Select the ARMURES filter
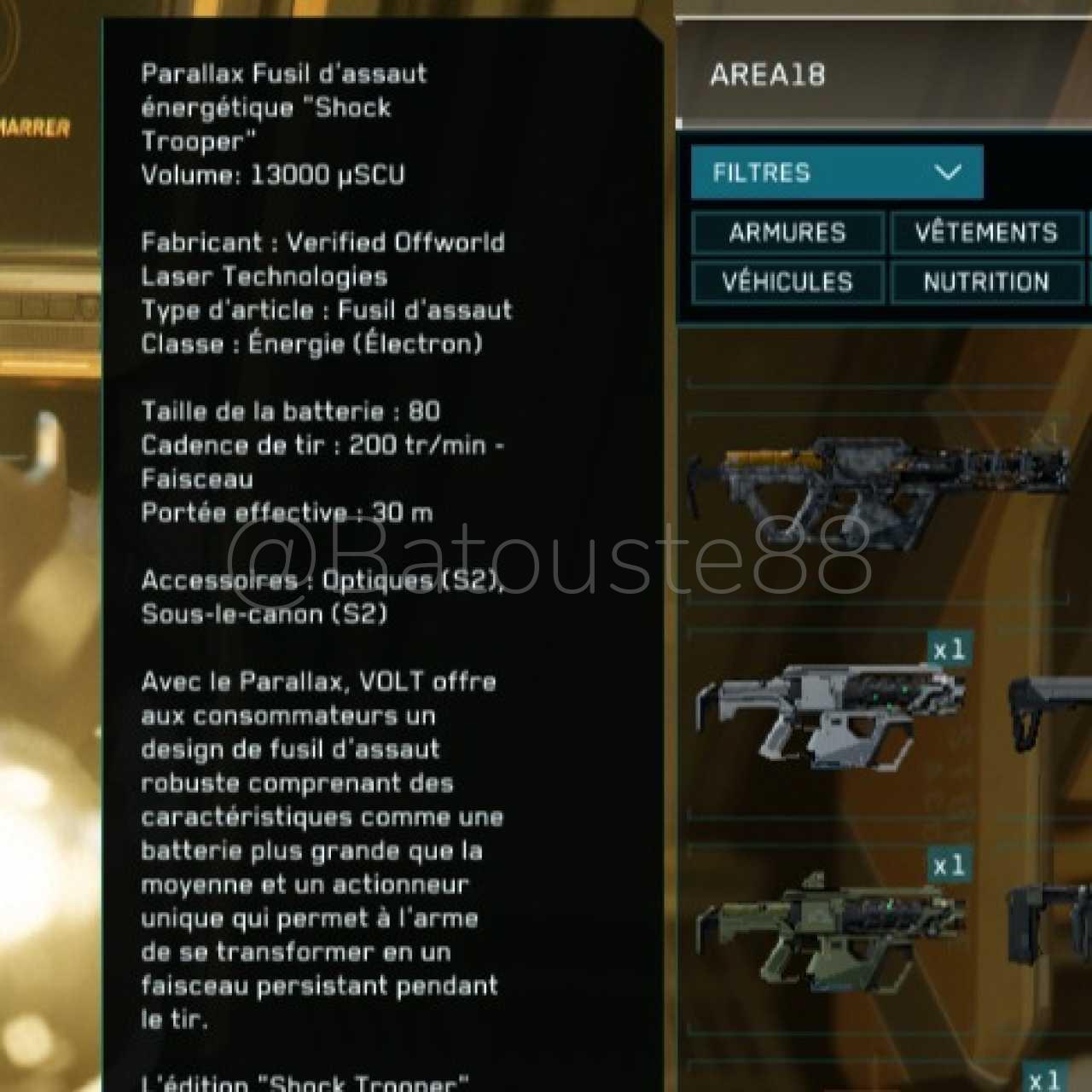The image size is (1092, 1092). point(787,233)
